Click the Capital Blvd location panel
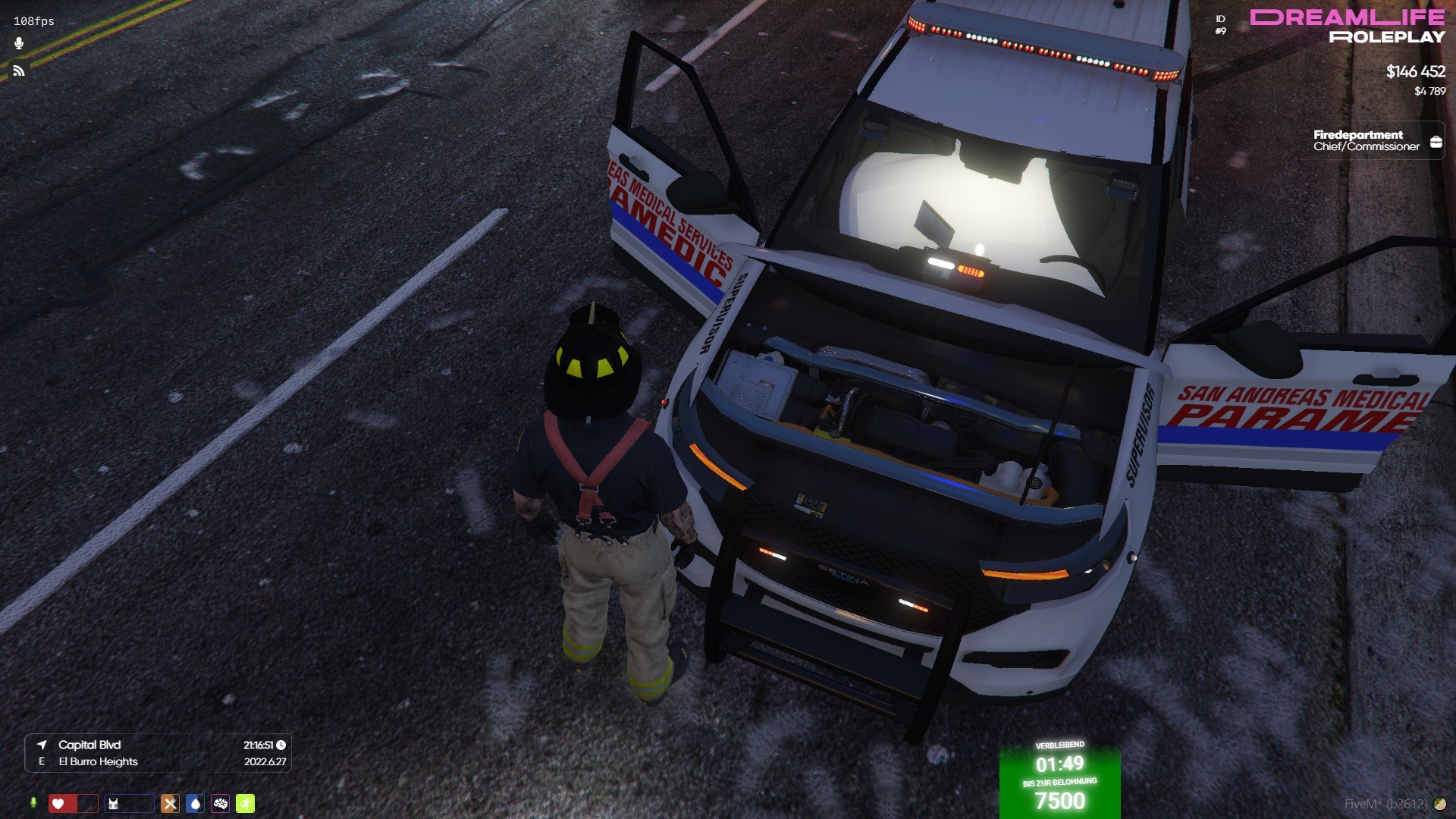Image resolution: width=1456 pixels, height=819 pixels. pyautogui.click(x=158, y=753)
